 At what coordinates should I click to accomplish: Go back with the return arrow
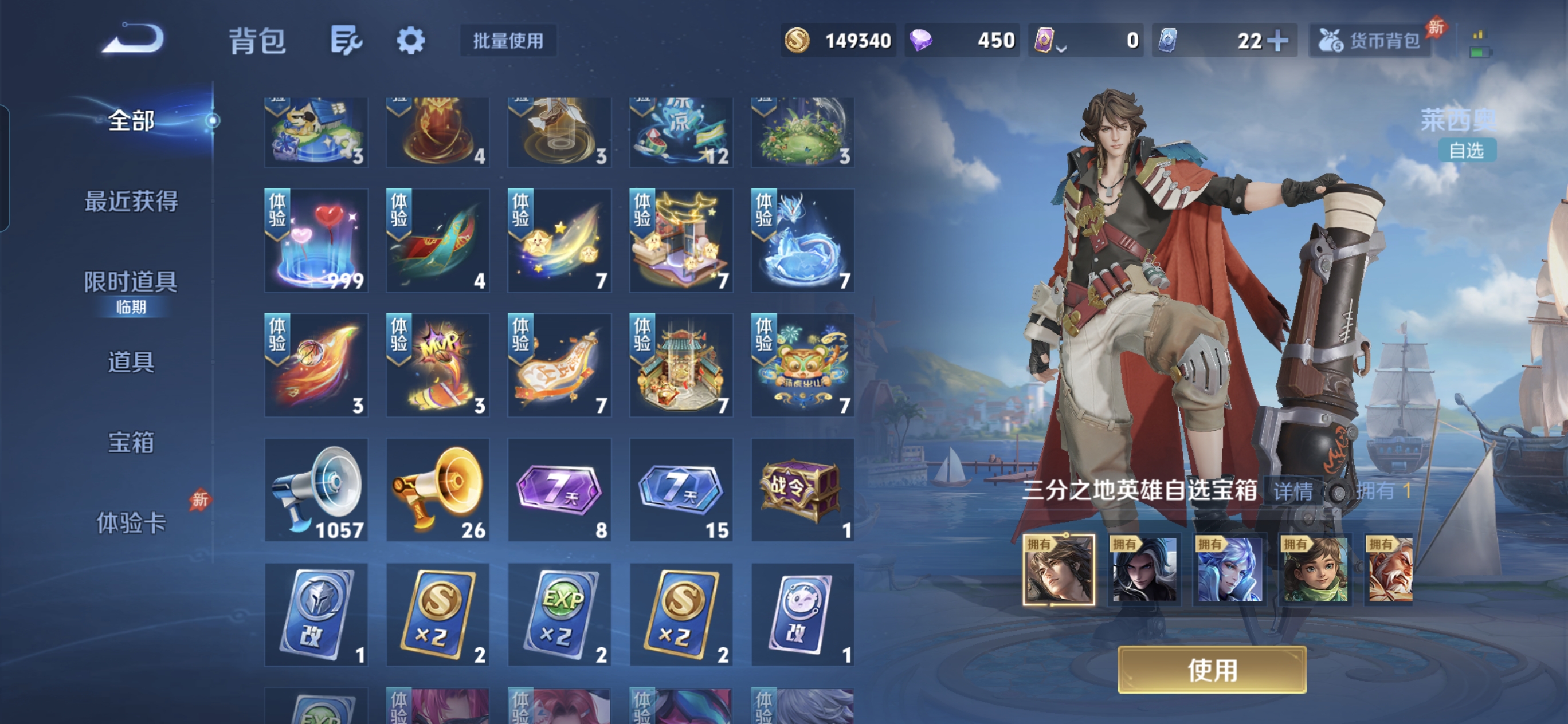[134, 40]
